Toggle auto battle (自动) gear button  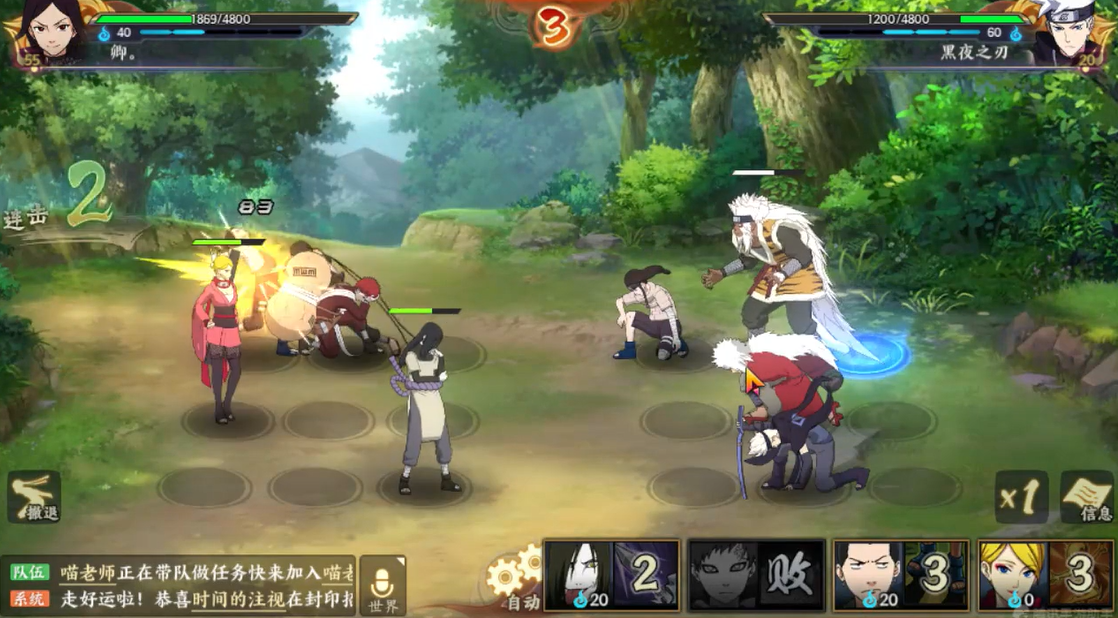[514, 582]
